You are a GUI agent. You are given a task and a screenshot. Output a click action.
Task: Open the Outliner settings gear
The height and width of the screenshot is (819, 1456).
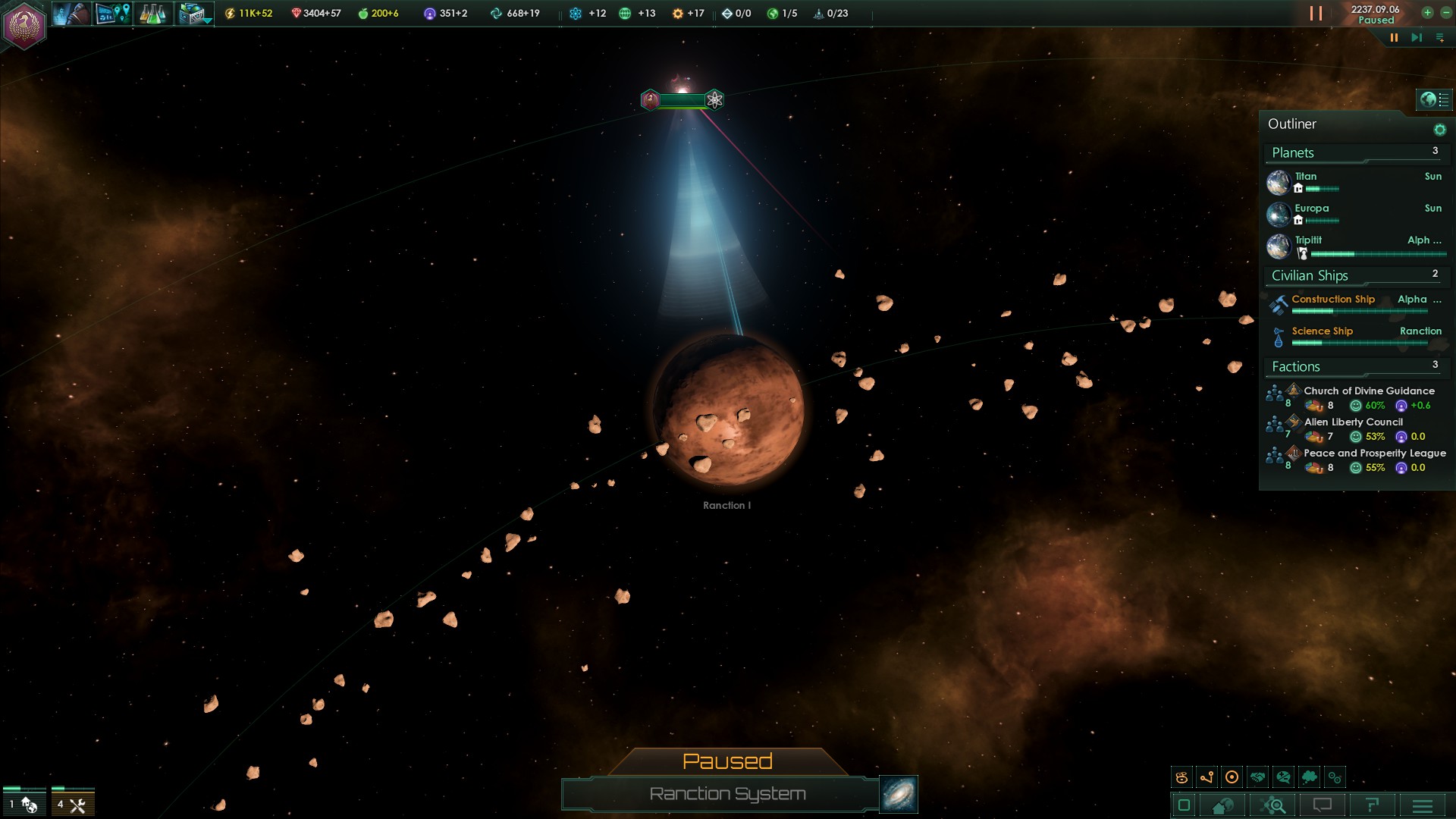[1439, 130]
